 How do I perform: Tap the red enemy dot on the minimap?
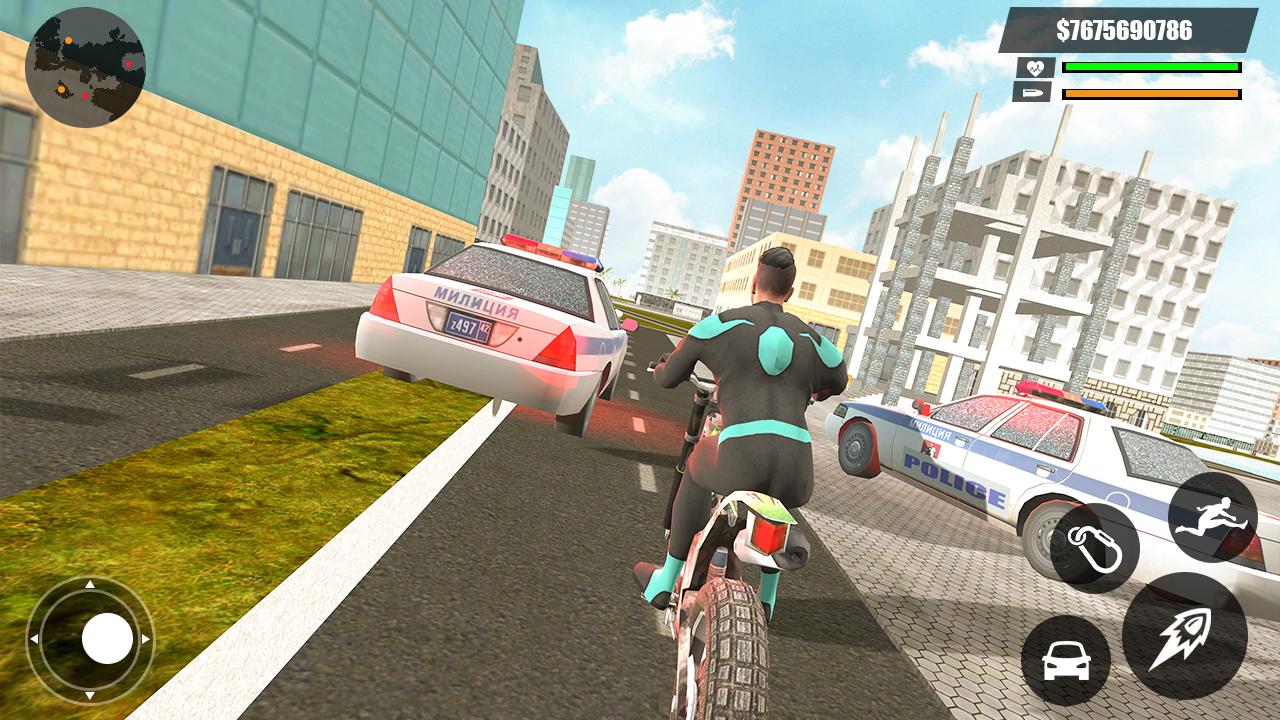[129, 64]
